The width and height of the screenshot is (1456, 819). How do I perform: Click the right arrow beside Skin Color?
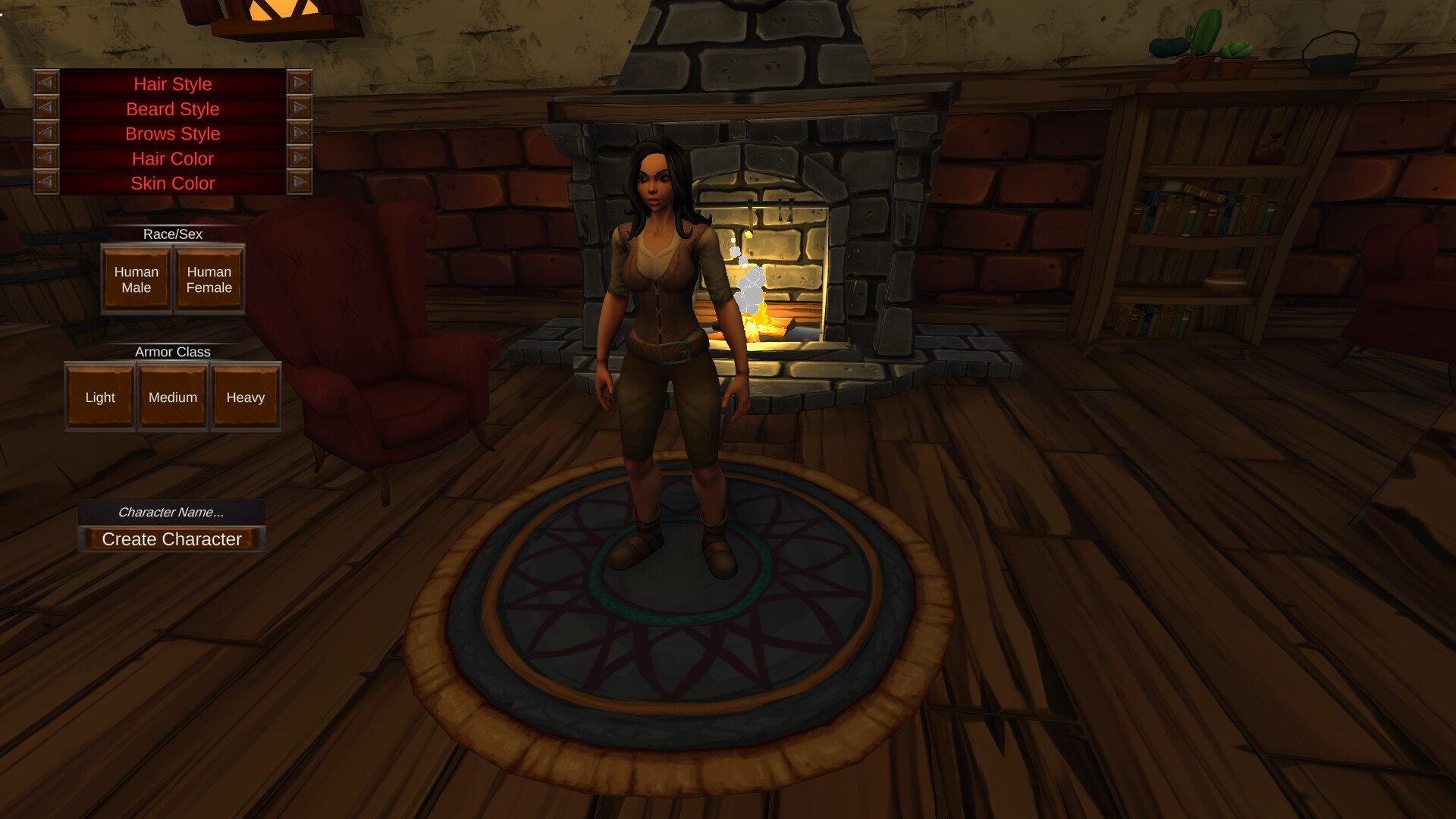(x=300, y=183)
